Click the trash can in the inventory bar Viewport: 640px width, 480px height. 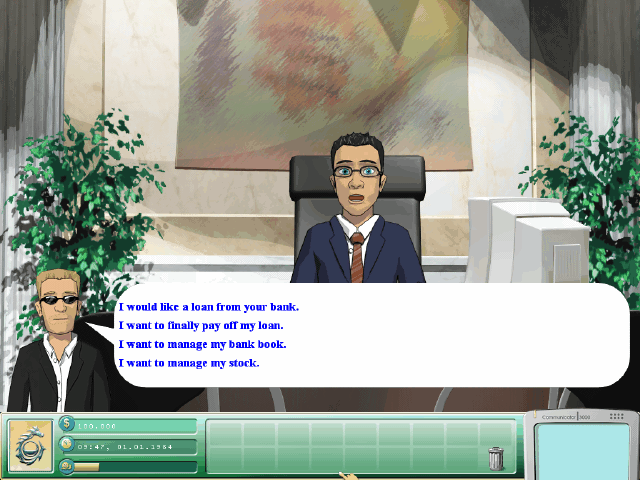496,458
